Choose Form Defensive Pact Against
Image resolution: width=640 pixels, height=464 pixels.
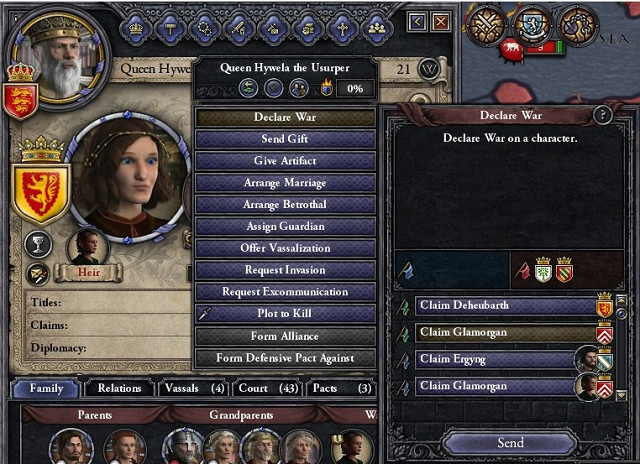point(285,358)
